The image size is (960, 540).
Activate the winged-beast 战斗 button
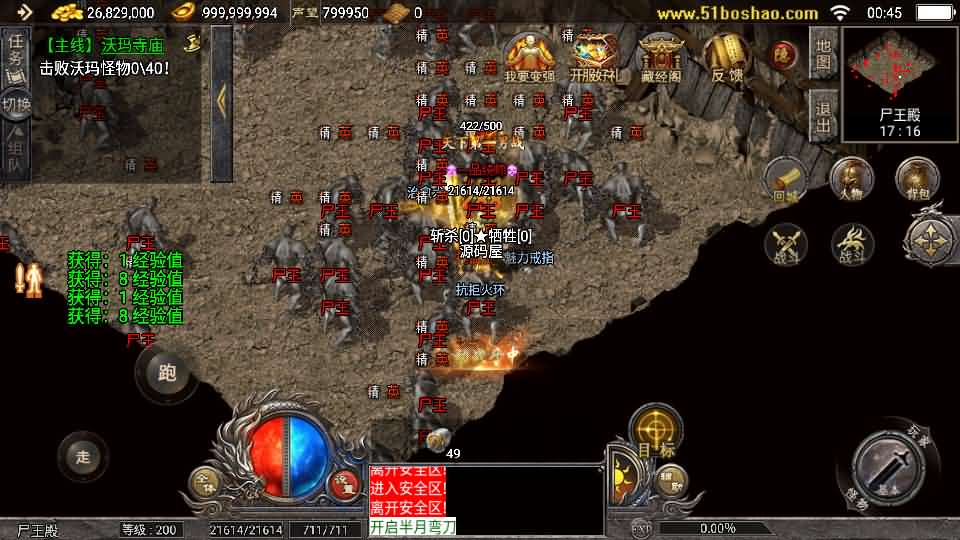(852, 245)
